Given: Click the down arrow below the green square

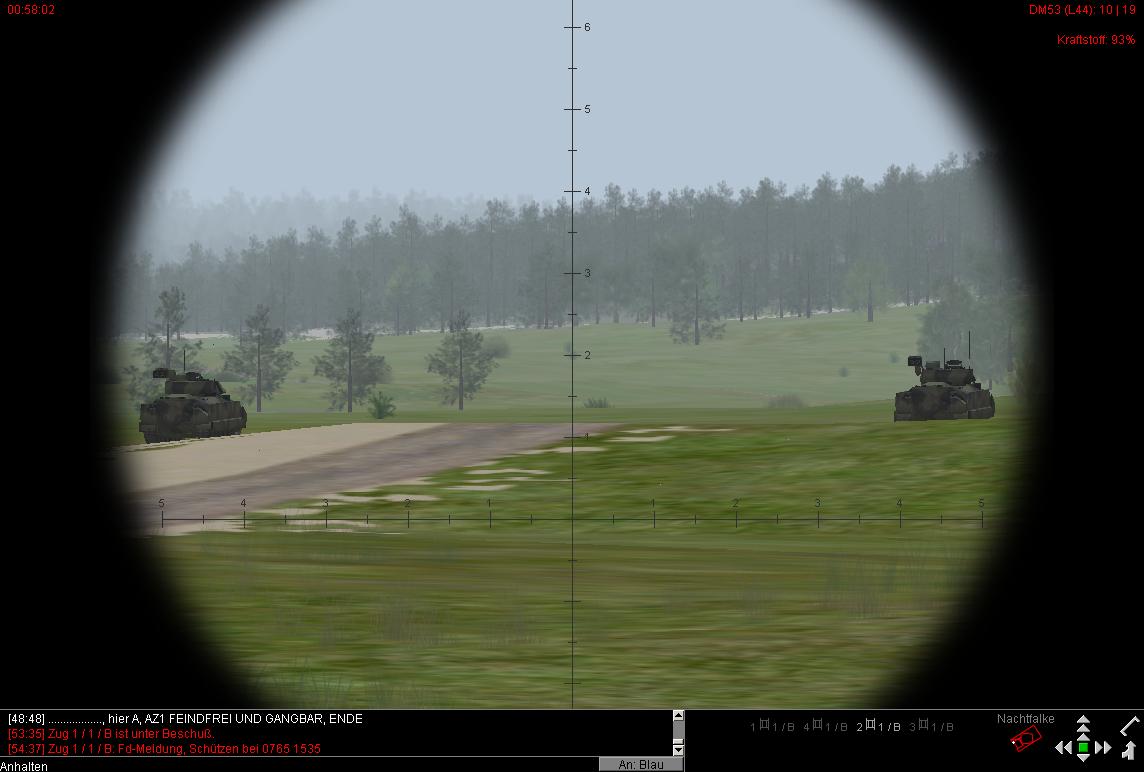Looking at the screenshot, I should [1083, 758].
